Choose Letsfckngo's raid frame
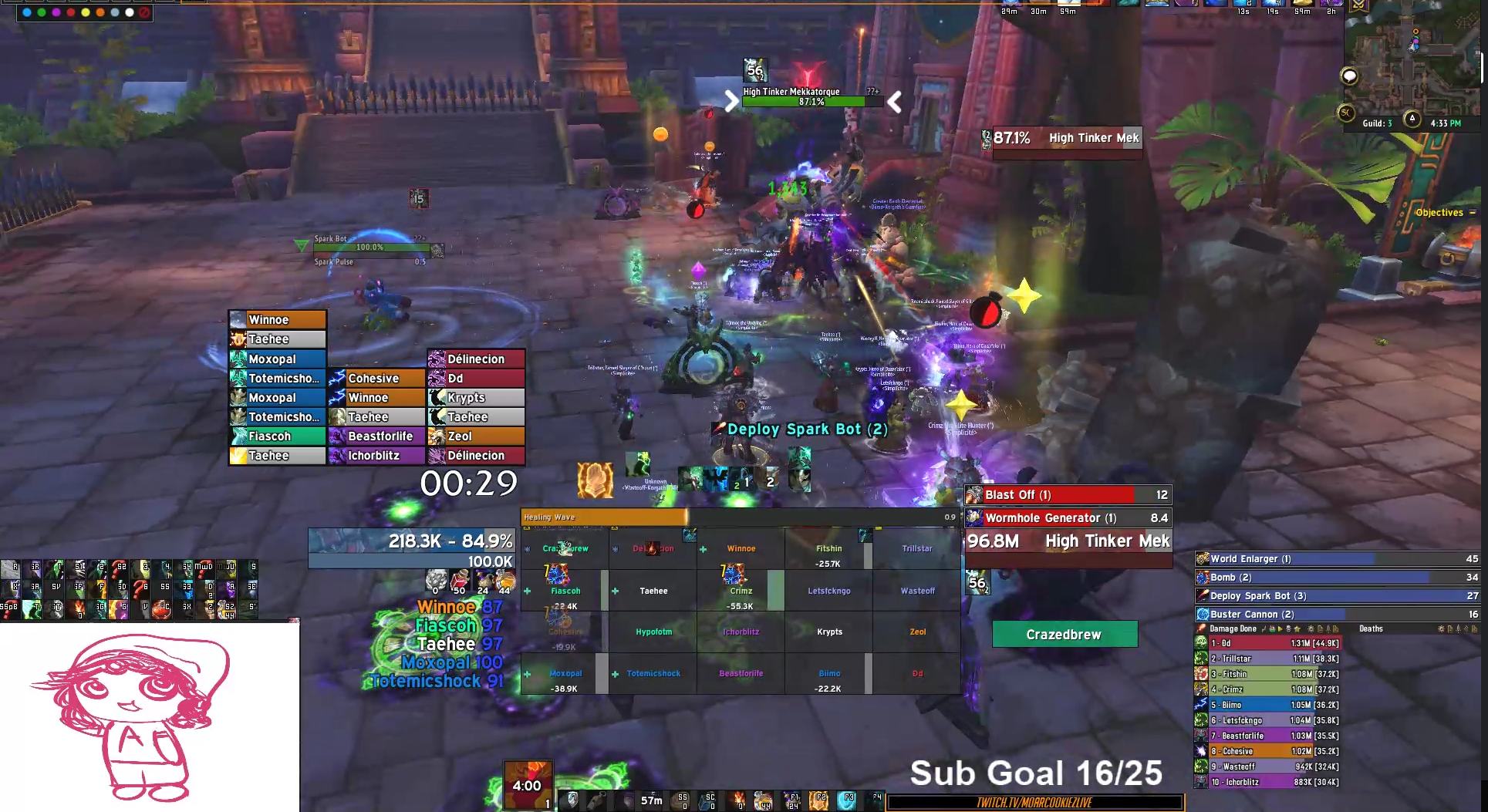This screenshot has height=812, width=1488. coord(829,591)
